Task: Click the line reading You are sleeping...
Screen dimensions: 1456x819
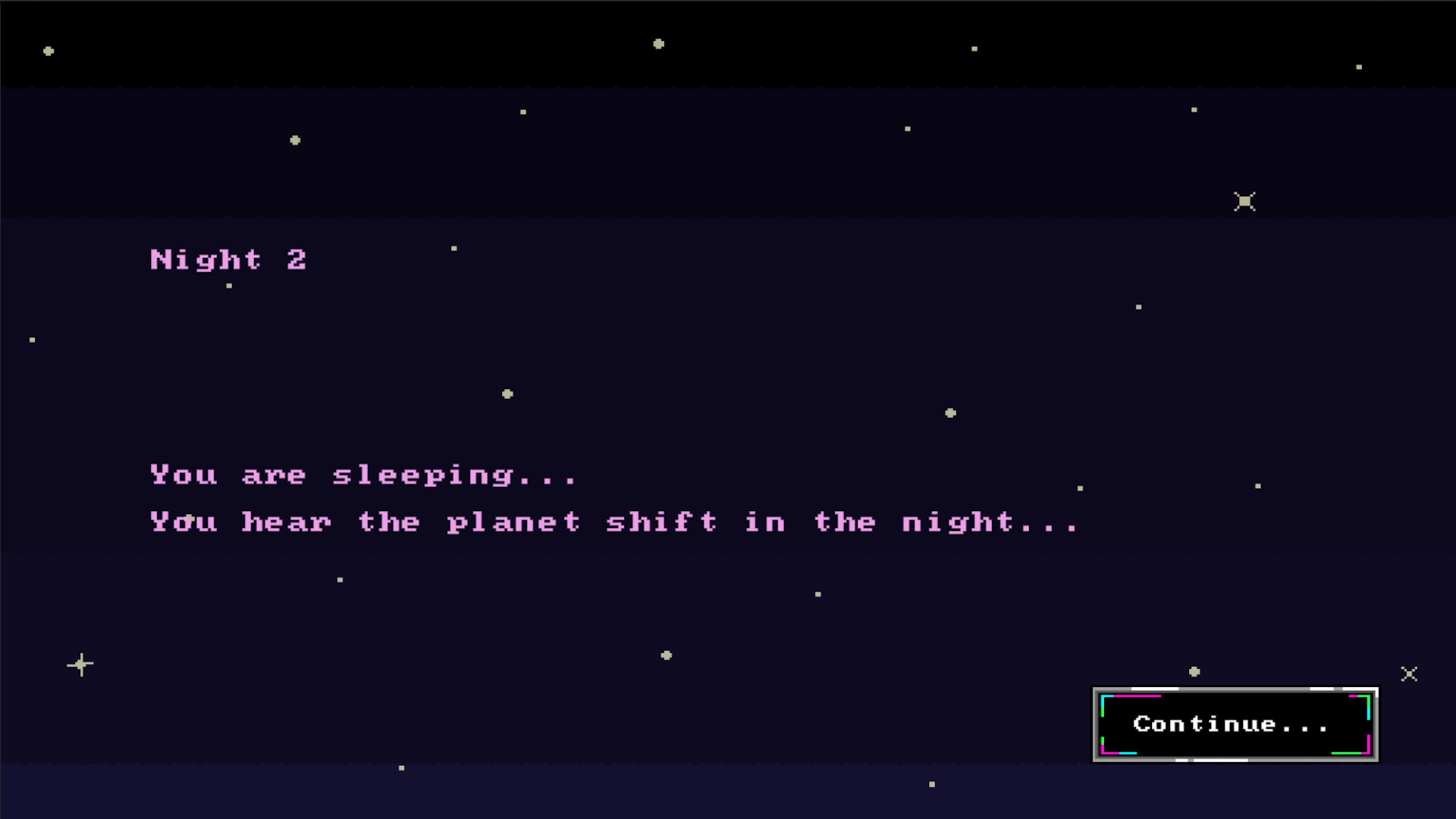Action: (362, 475)
